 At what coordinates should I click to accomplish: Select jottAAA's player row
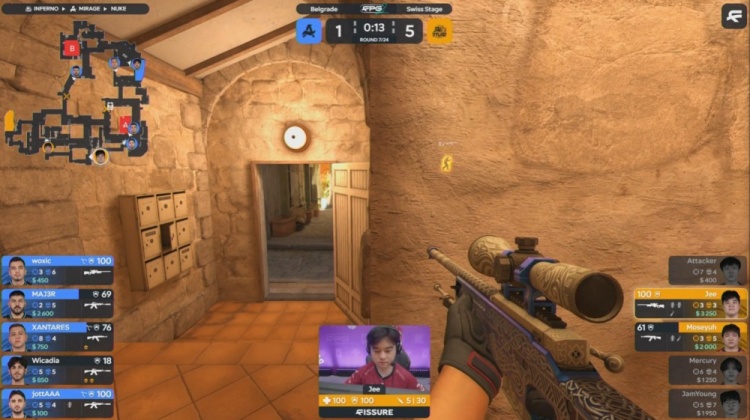[x=57, y=401]
